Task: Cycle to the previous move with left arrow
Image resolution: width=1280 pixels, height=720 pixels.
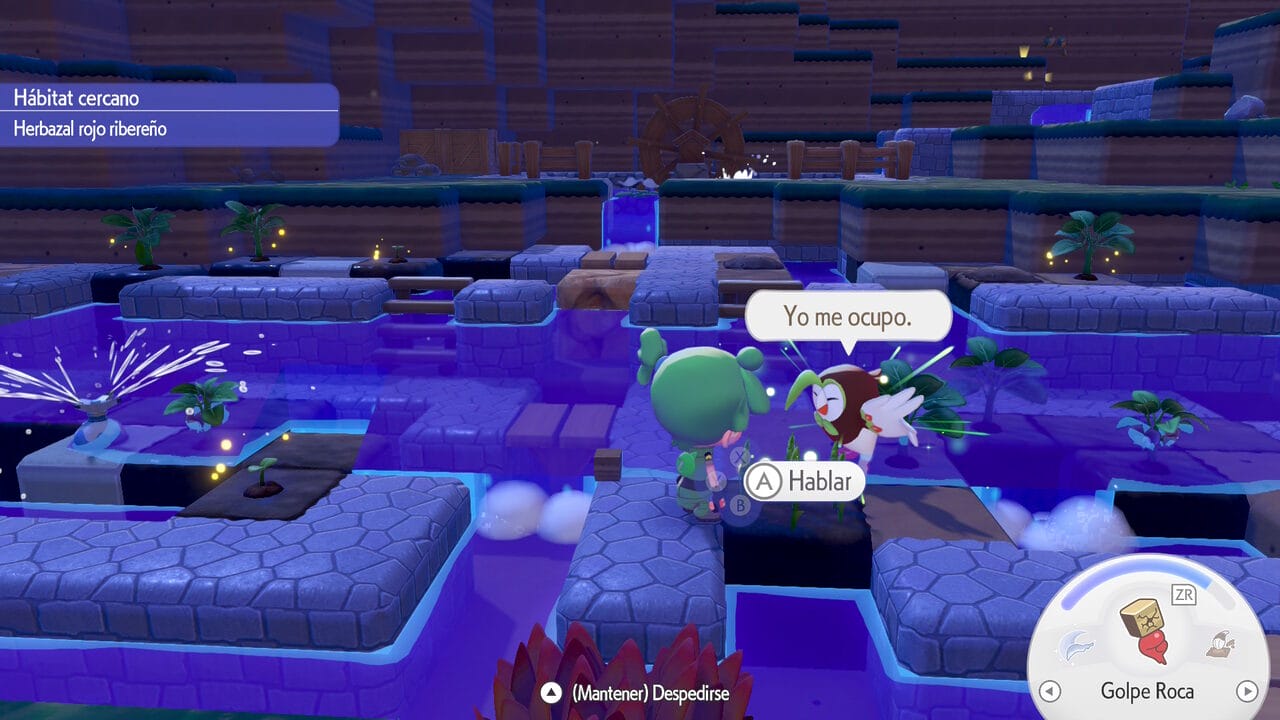Action: (1049, 691)
